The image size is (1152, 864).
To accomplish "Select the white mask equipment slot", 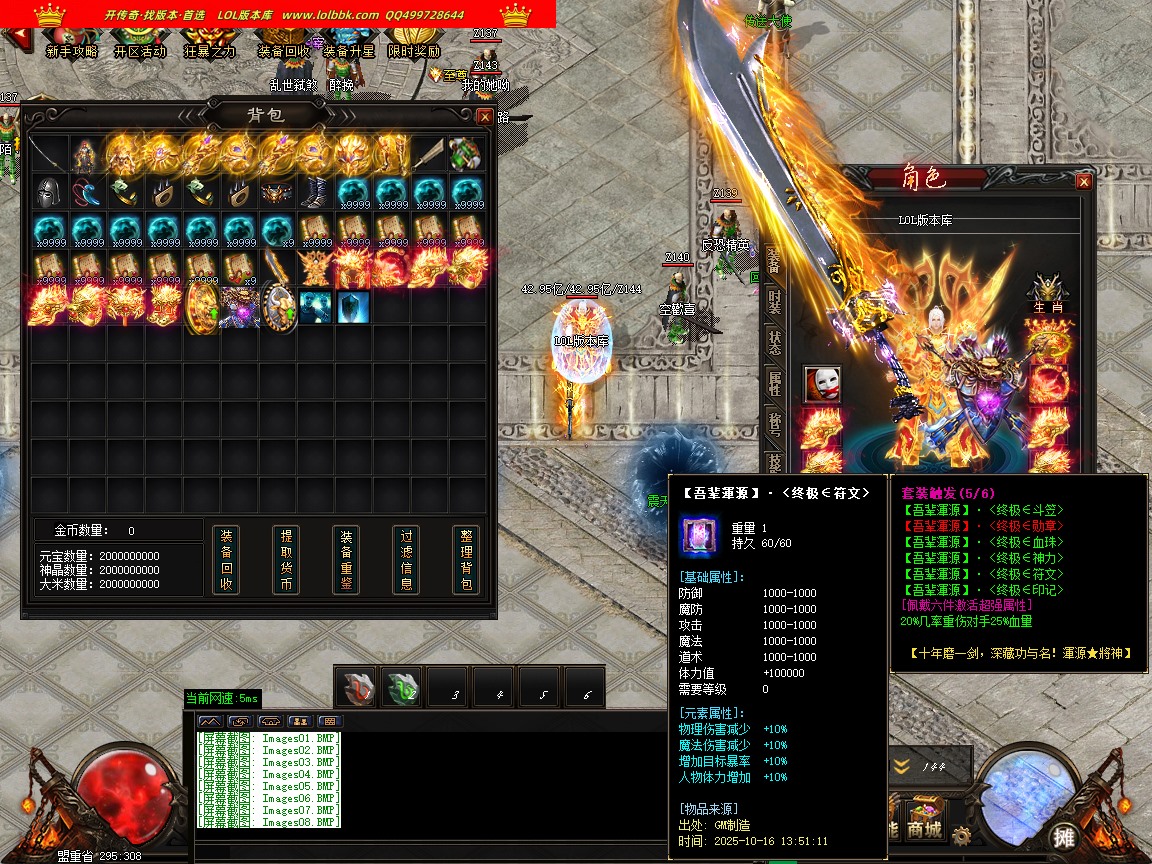I will tap(822, 384).
